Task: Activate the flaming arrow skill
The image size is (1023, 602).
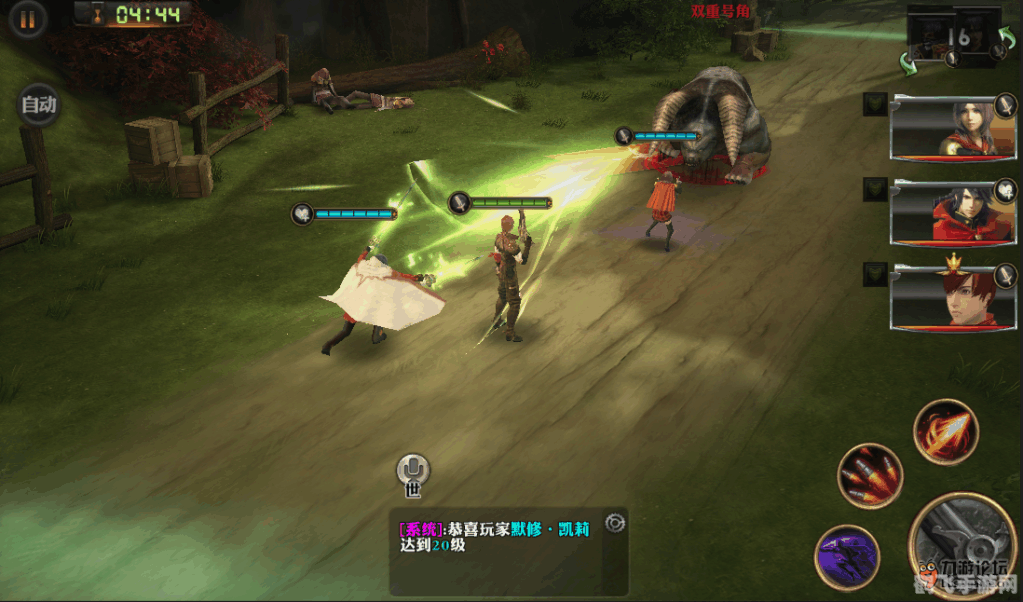Action: coord(945,431)
